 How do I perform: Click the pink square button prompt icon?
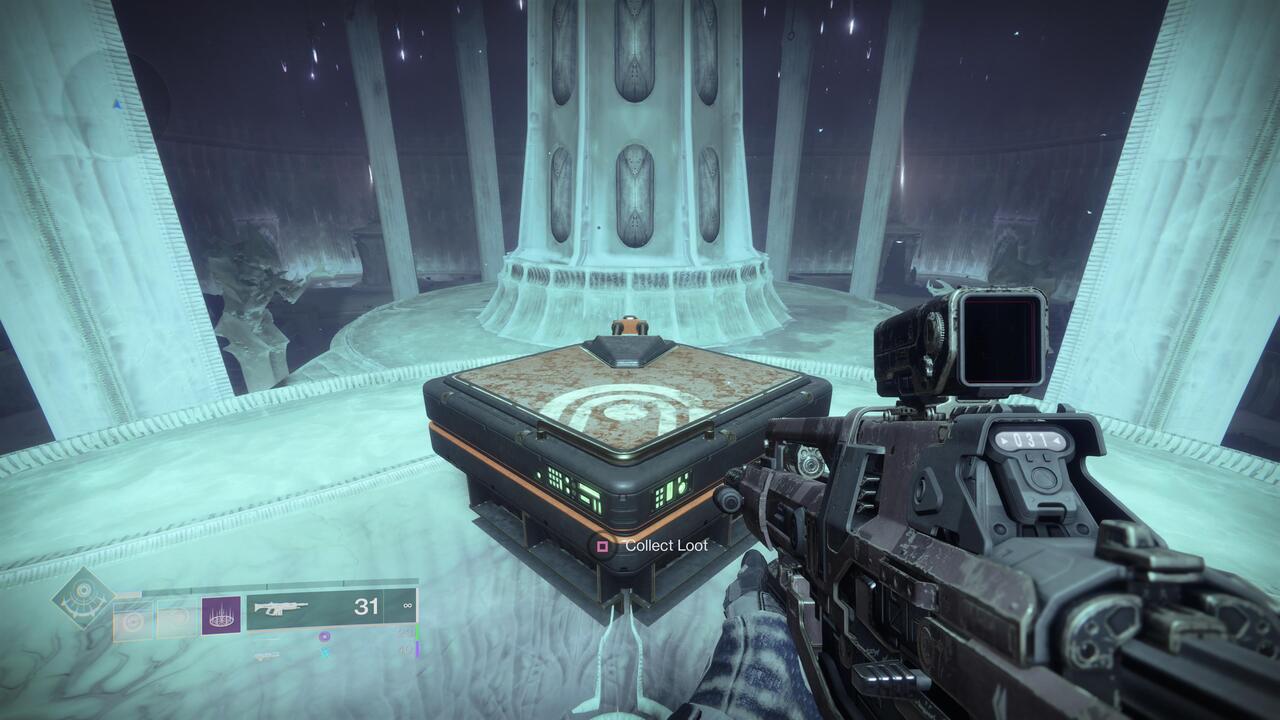pyautogui.click(x=601, y=546)
